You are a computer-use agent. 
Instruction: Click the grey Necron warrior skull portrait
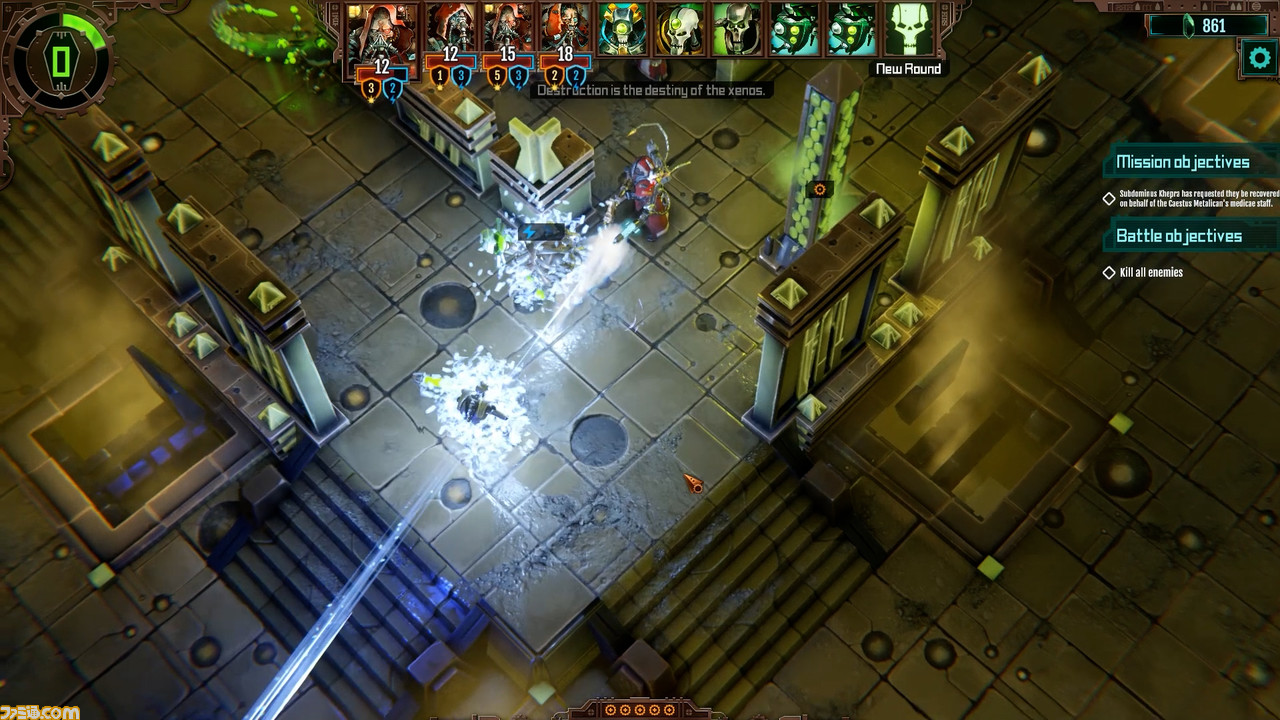click(x=737, y=28)
